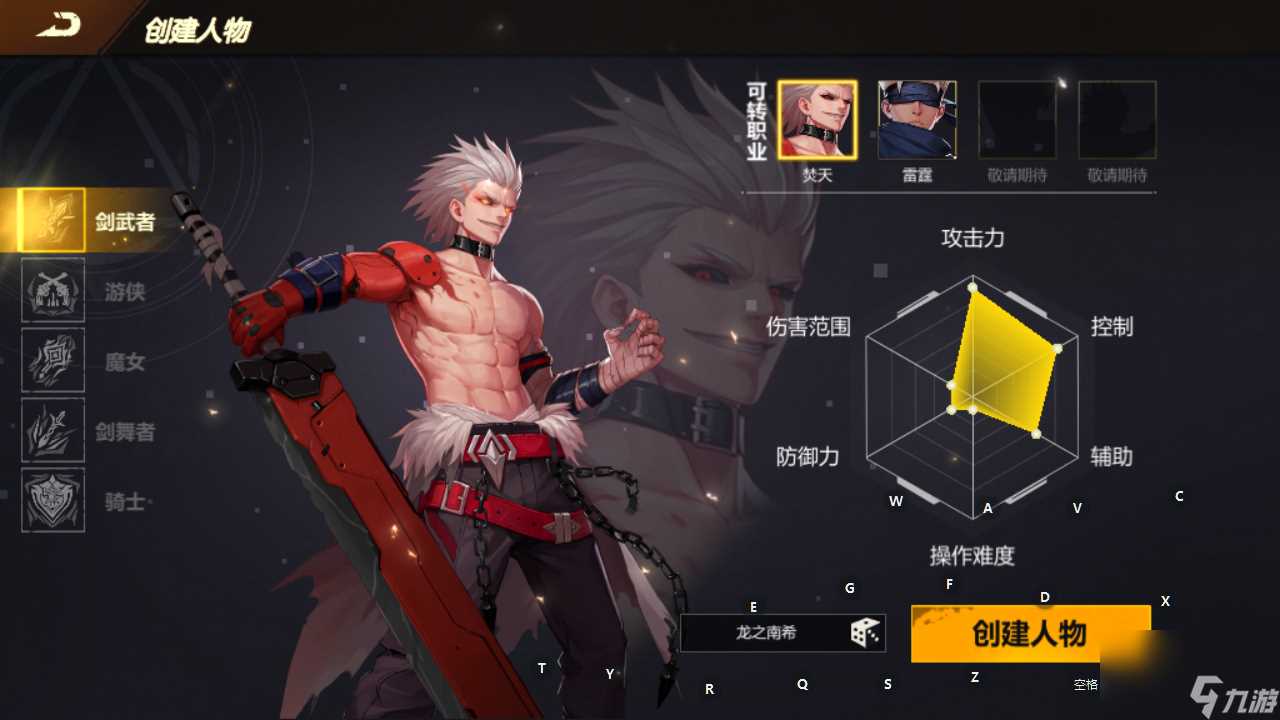Click the 控制 vertex dot on the stat radar
Viewport: 1280px width, 720px height.
pyautogui.click(x=1056, y=350)
